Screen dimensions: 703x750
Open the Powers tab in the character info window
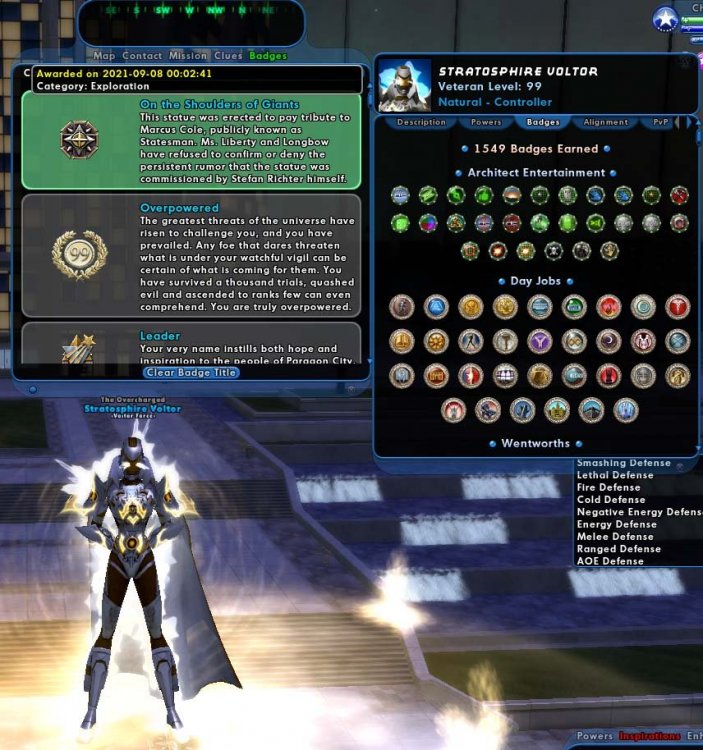tap(487, 122)
